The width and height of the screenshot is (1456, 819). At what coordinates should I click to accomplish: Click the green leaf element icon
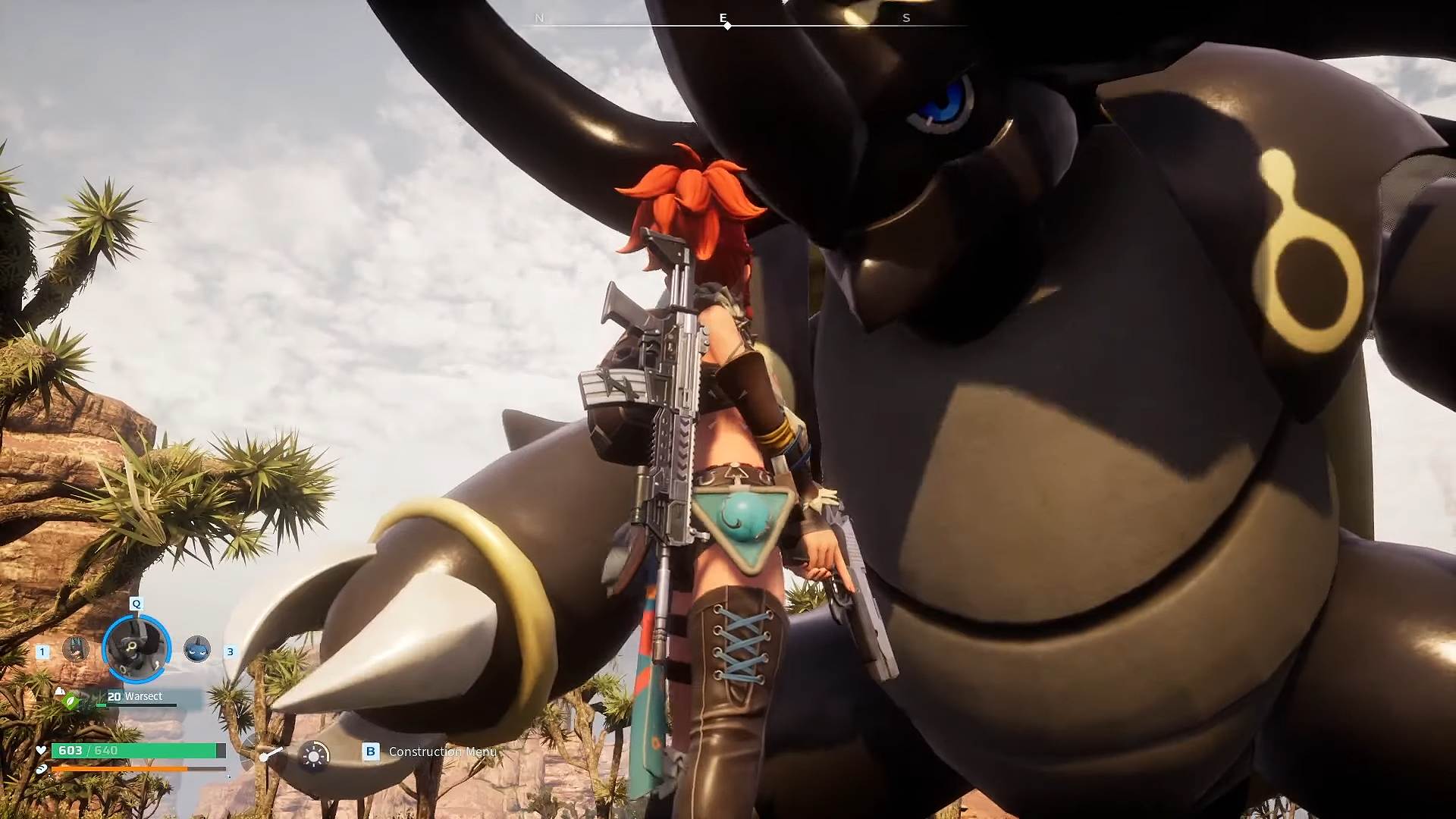click(x=71, y=701)
